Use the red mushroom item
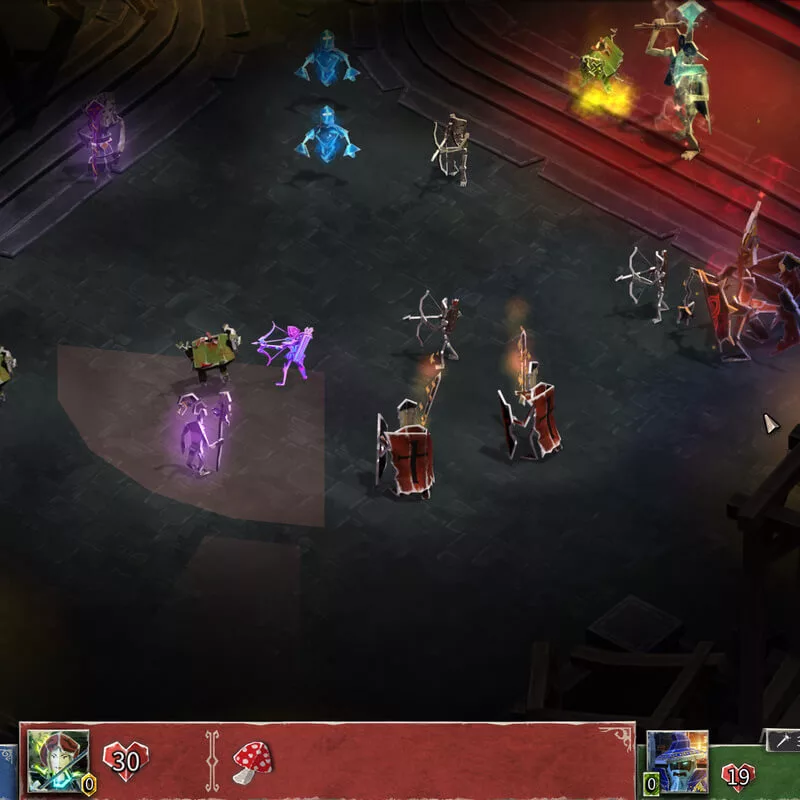800x800 pixels. 253,763
